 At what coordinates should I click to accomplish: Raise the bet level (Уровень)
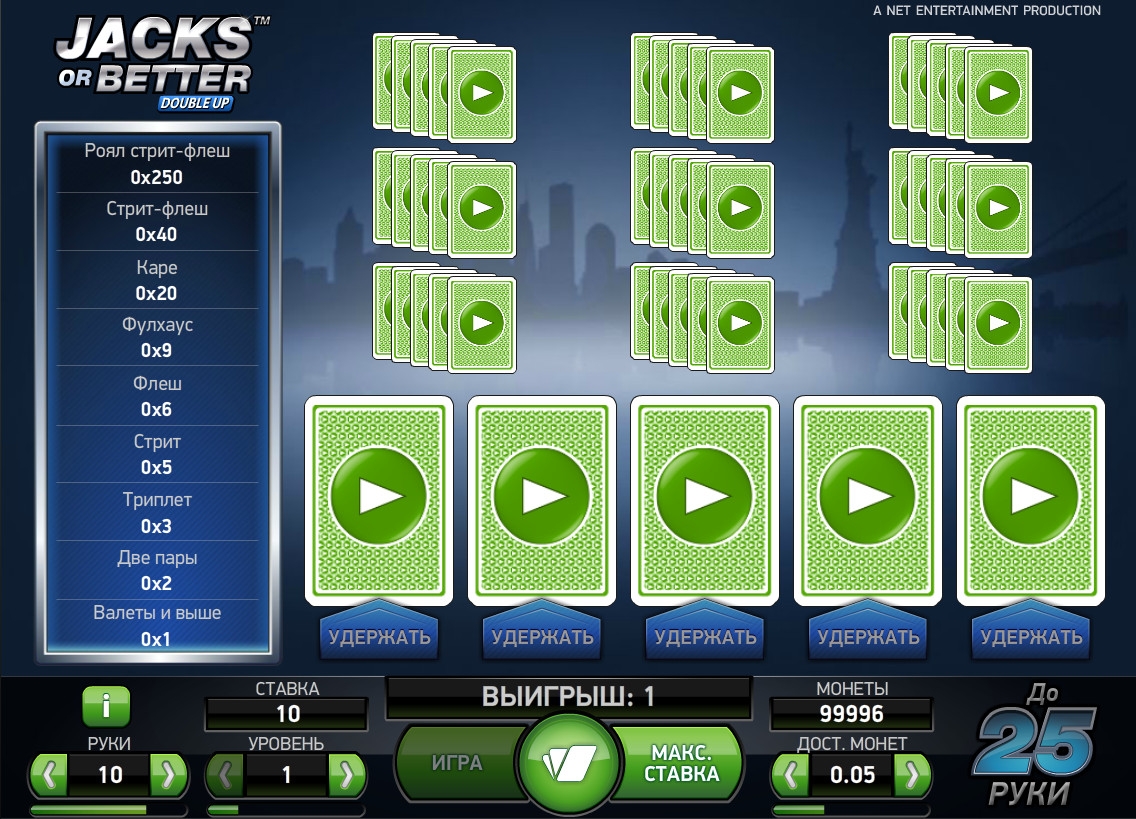(346, 774)
